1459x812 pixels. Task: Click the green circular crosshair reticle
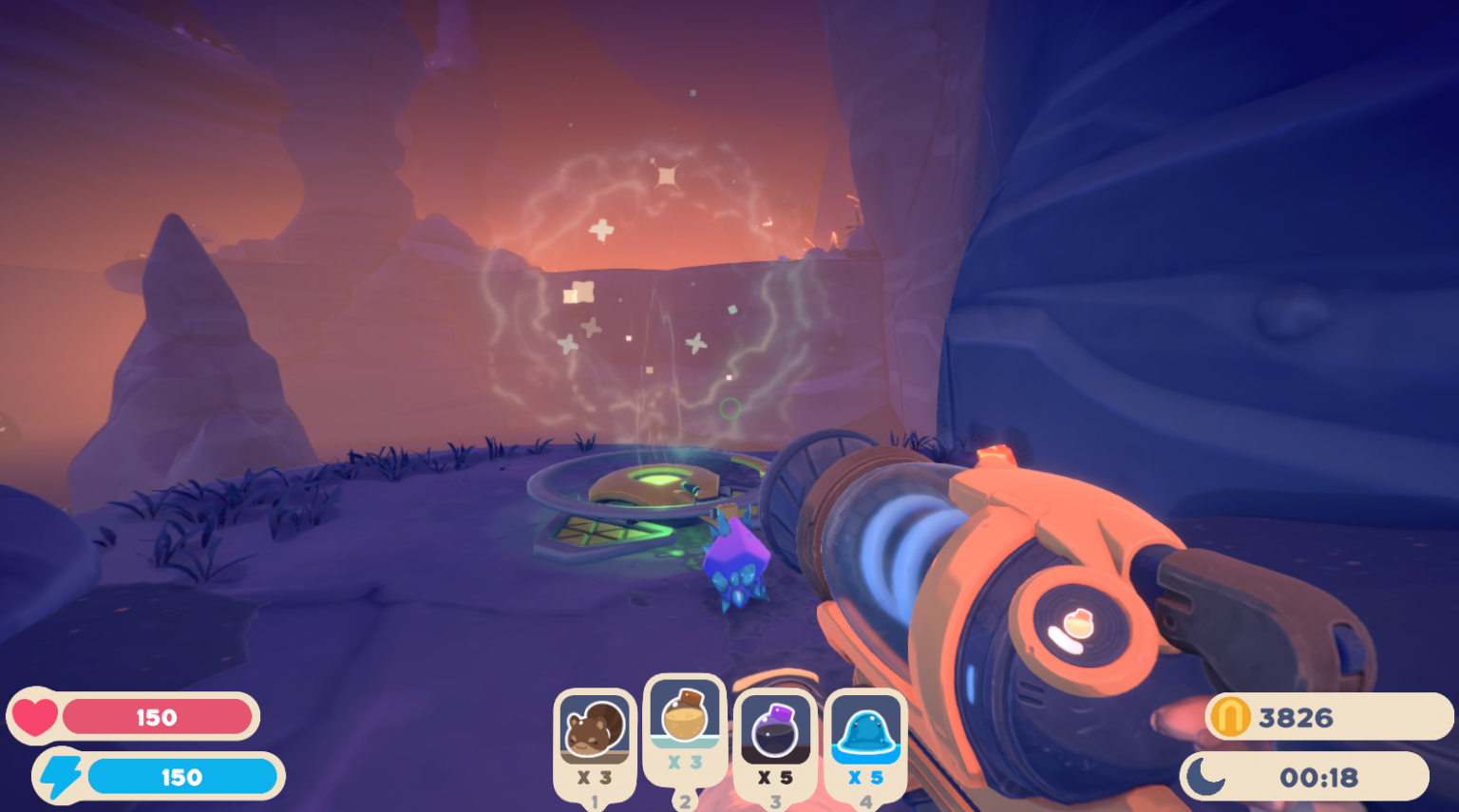coord(729,406)
